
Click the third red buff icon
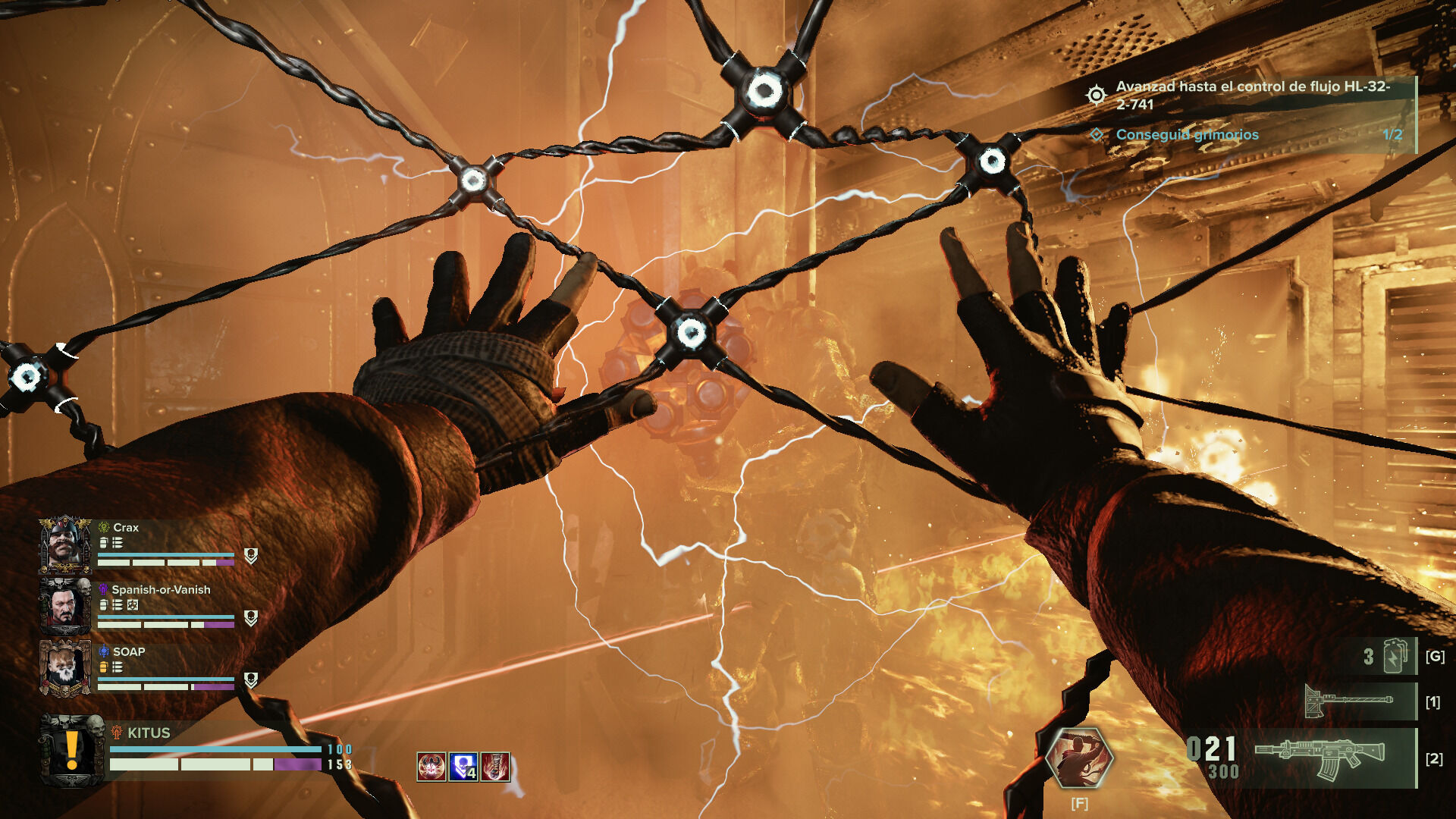point(495,767)
